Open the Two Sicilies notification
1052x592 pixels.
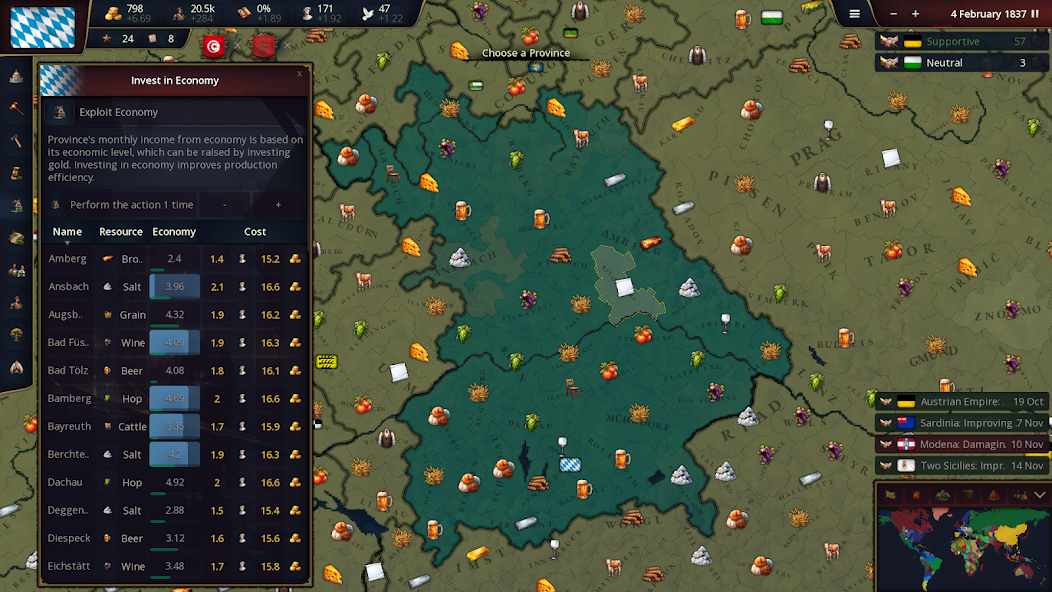coord(961,466)
